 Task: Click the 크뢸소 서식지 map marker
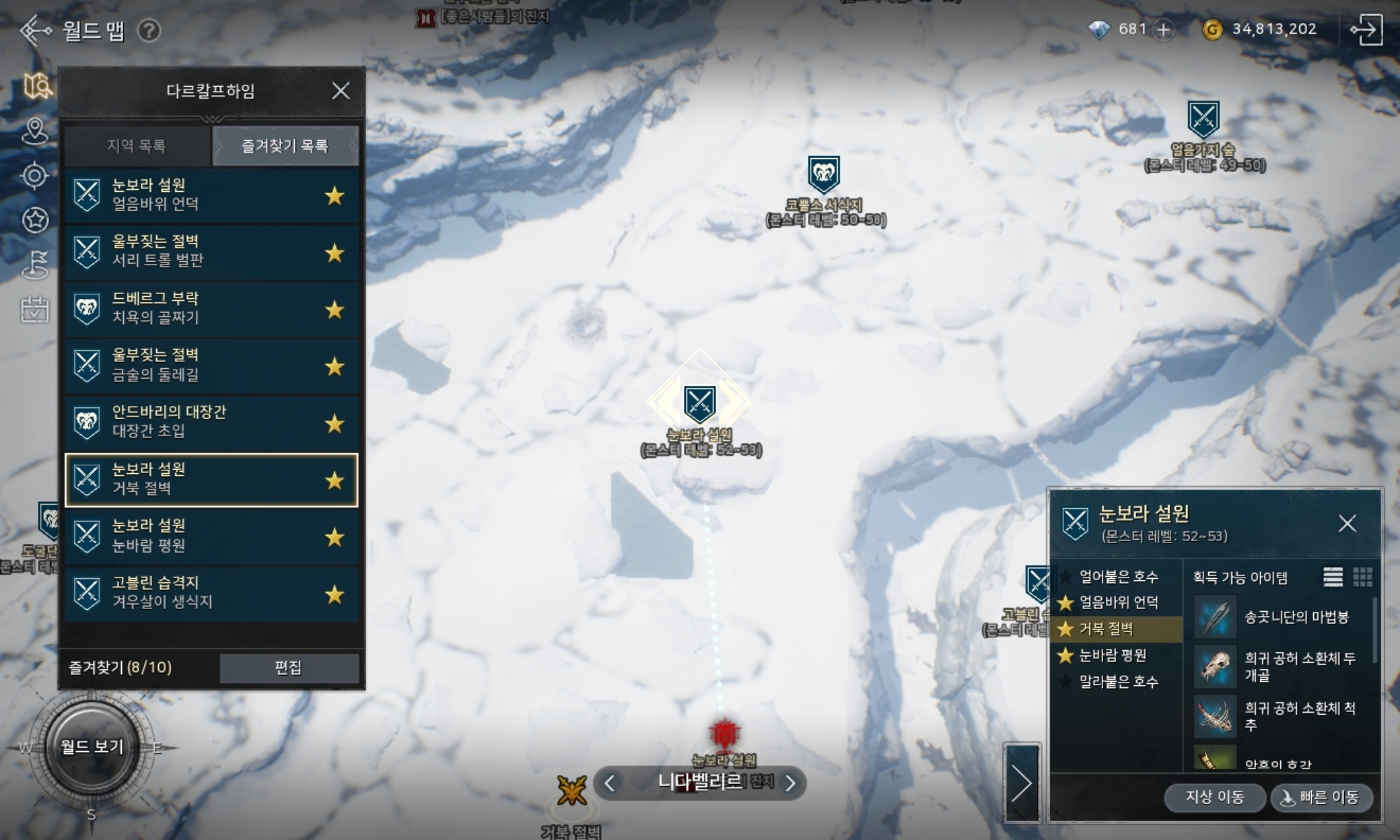coord(824,174)
